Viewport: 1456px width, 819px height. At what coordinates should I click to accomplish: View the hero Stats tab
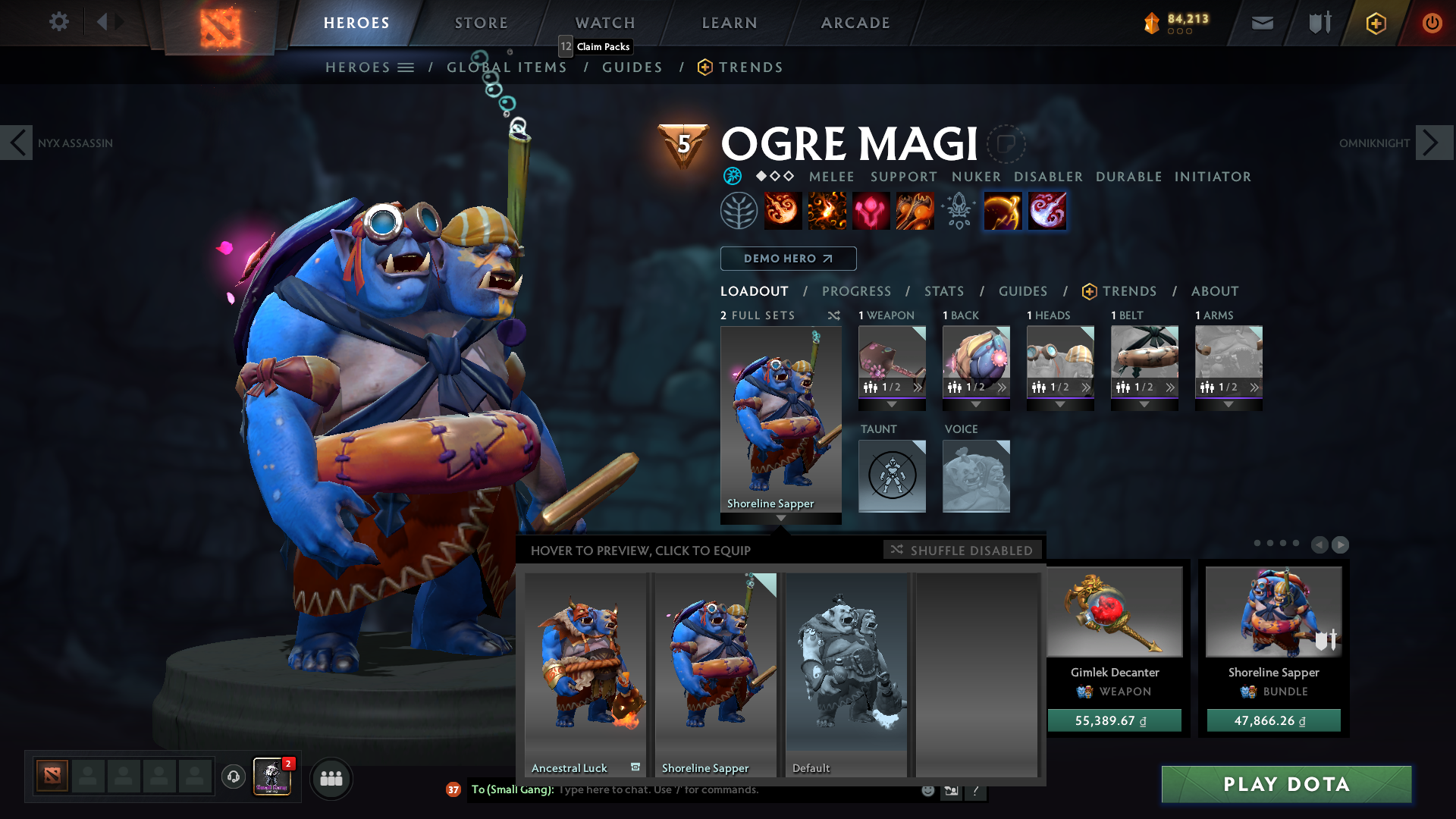click(x=944, y=291)
